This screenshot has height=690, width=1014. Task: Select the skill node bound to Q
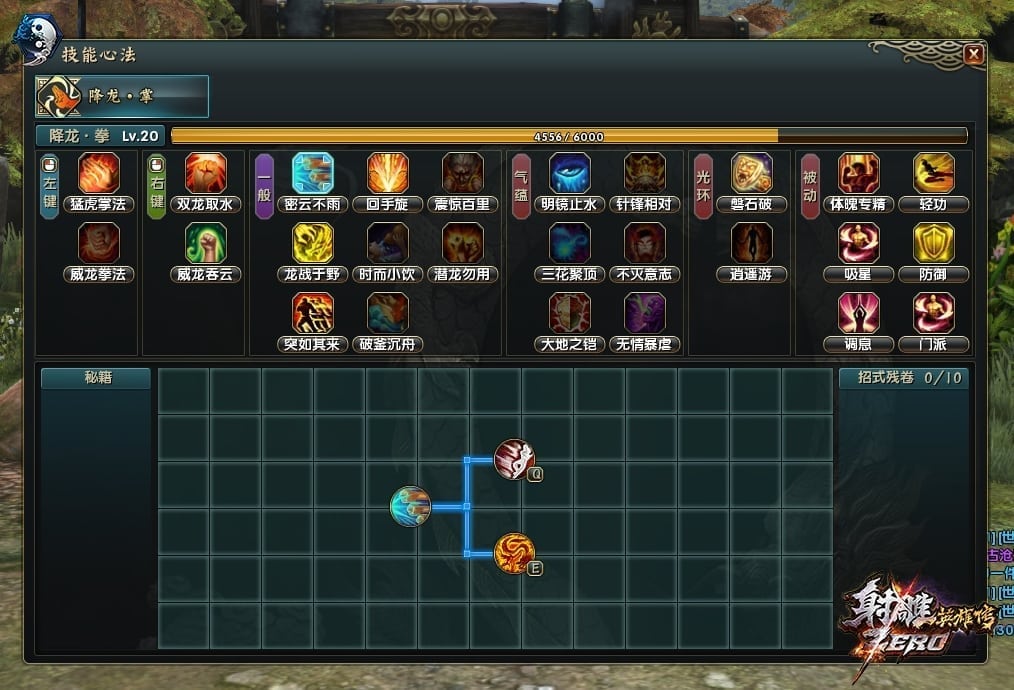point(515,459)
